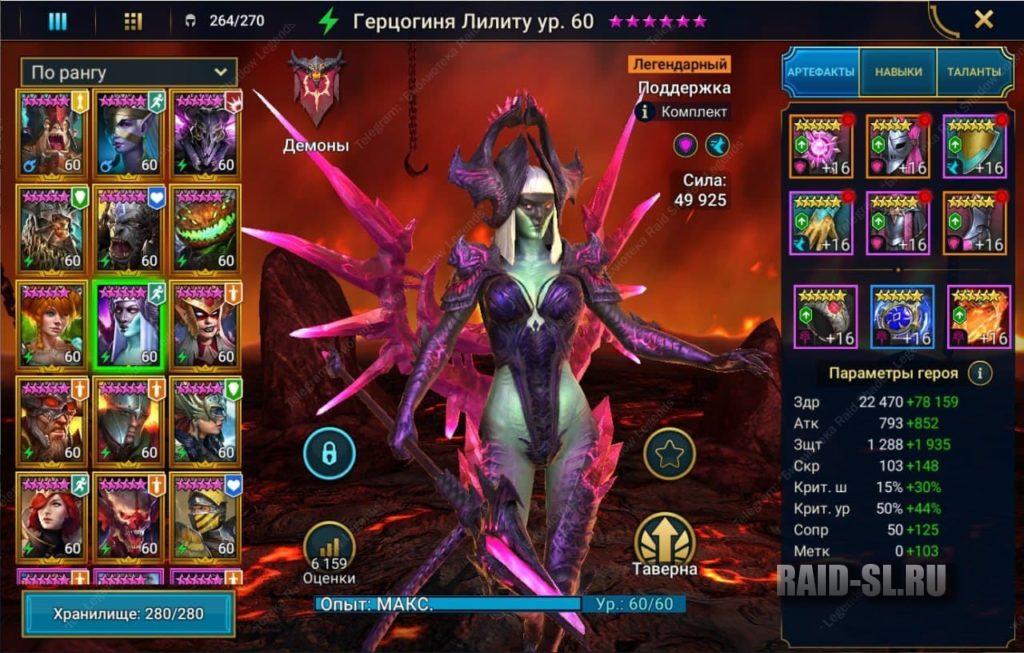Select the golden shield artifact slot
The height and width of the screenshot is (653, 1024).
pyautogui.click(x=974, y=147)
